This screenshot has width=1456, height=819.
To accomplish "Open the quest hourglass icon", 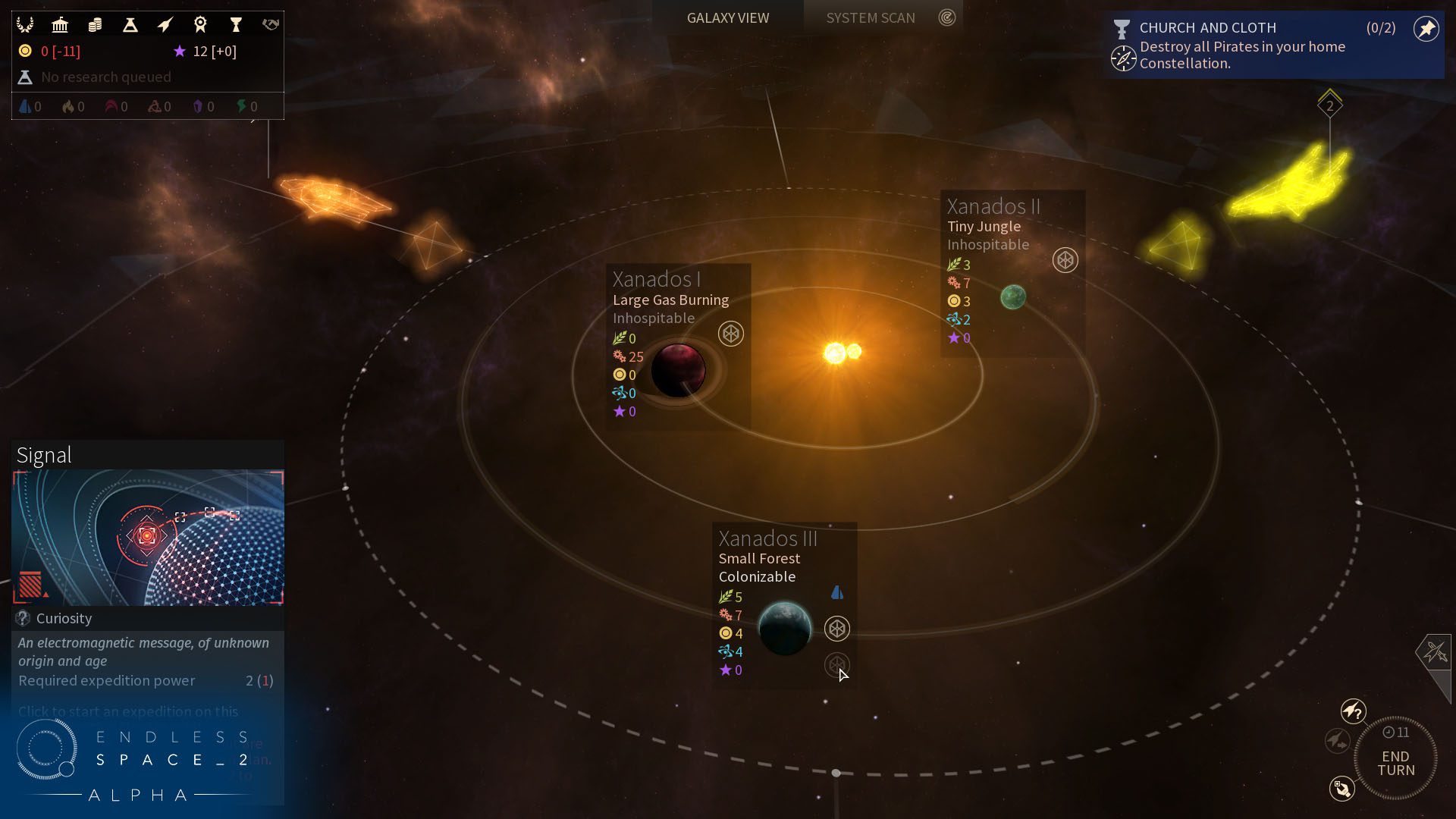I will [x=237, y=24].
